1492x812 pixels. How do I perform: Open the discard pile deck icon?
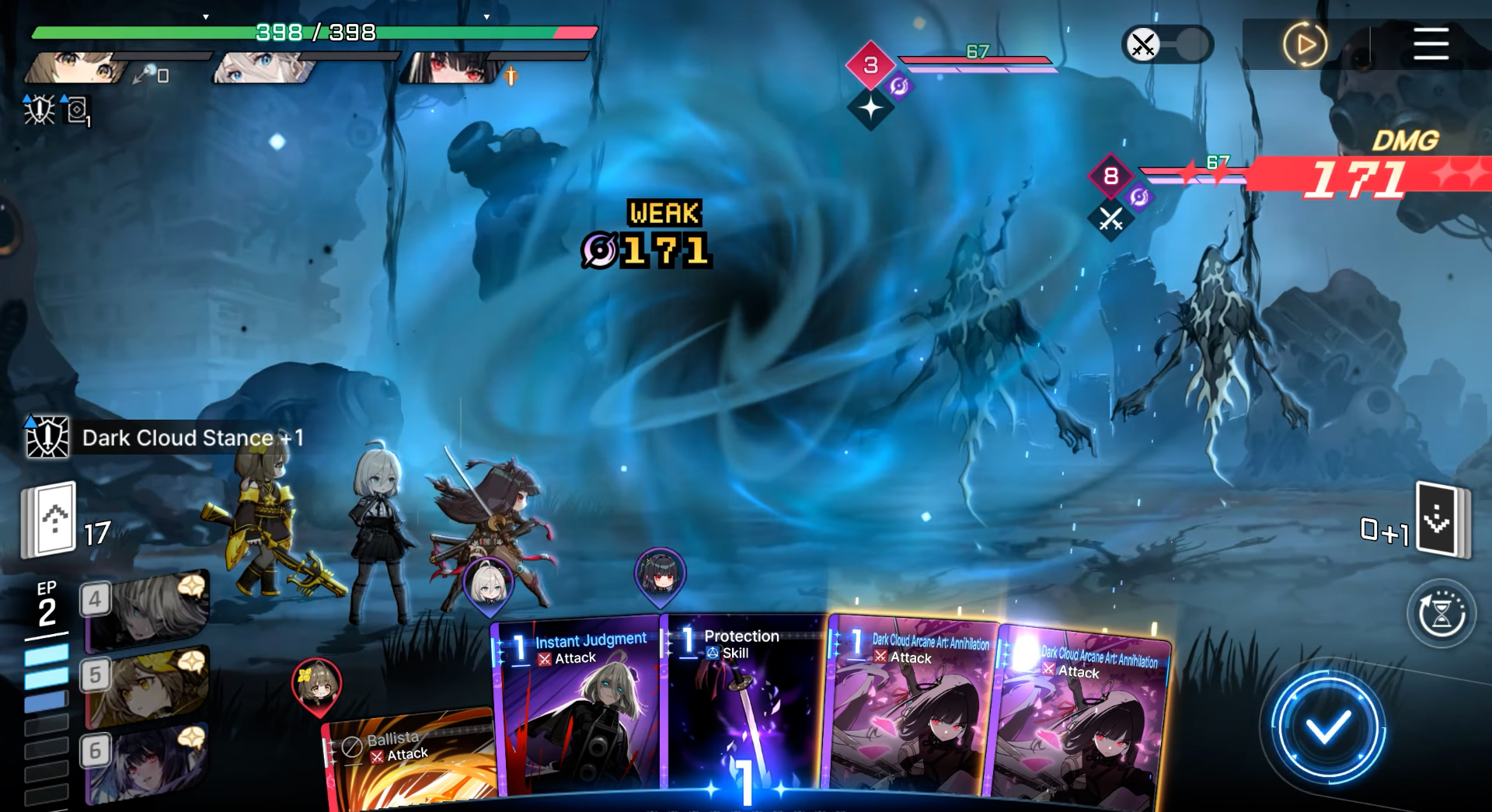pyautogui.click(x=1441, y=519)
